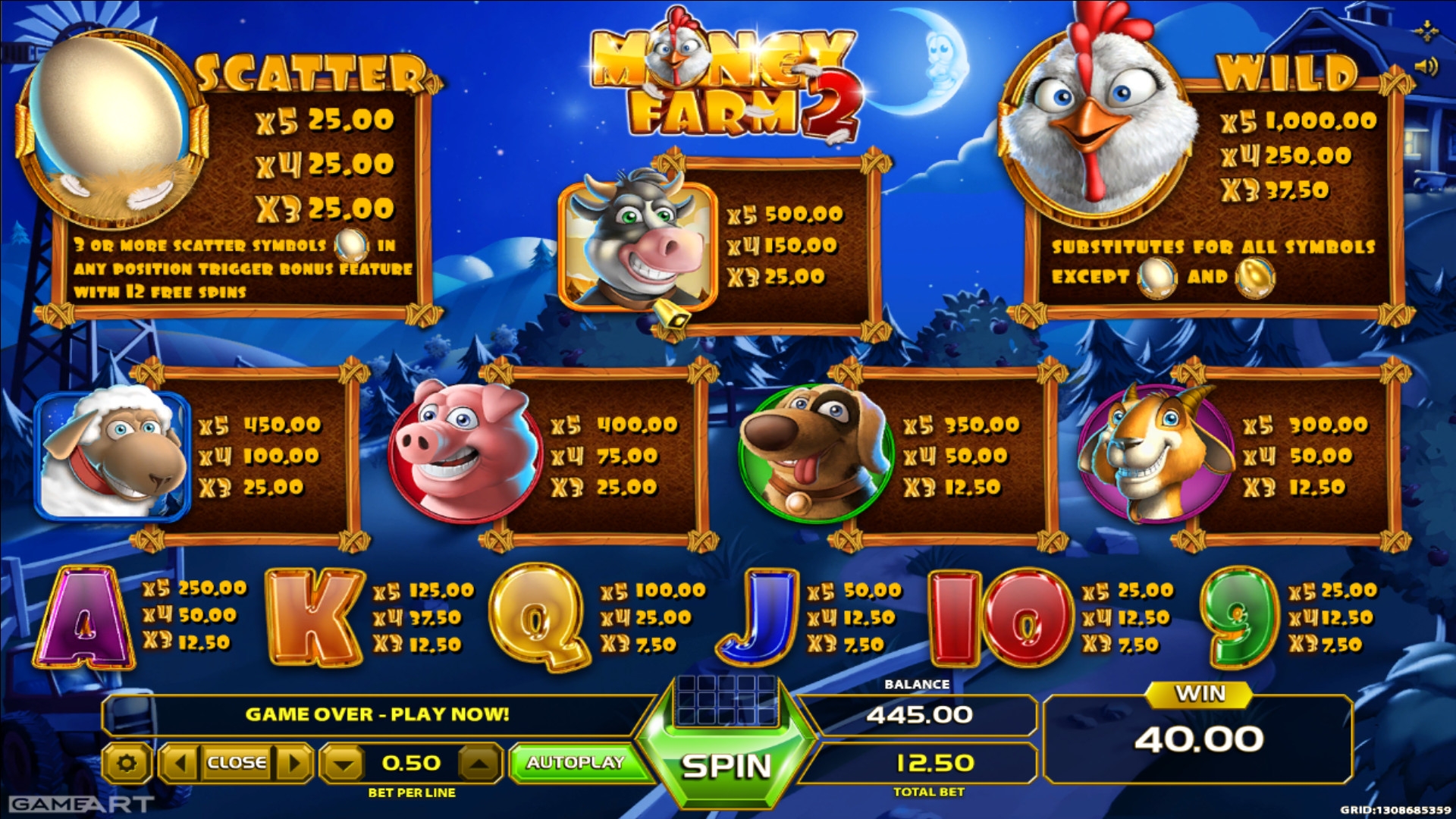Toggle fullscreen with the four-arrows icon
Image resolution: width=1456 pixels, height=819 pixels.
[1426, 31]
